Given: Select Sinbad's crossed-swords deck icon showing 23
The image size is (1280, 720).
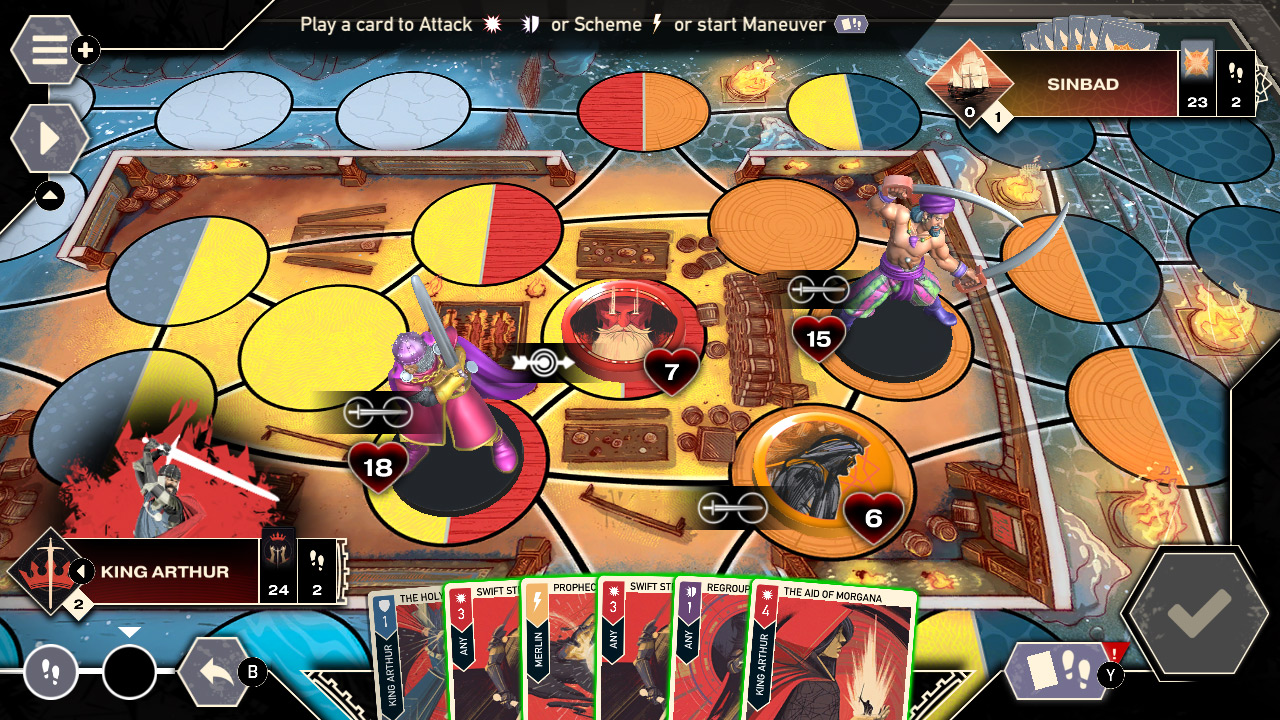Looking at the screenshot, I should (1198, 84).
